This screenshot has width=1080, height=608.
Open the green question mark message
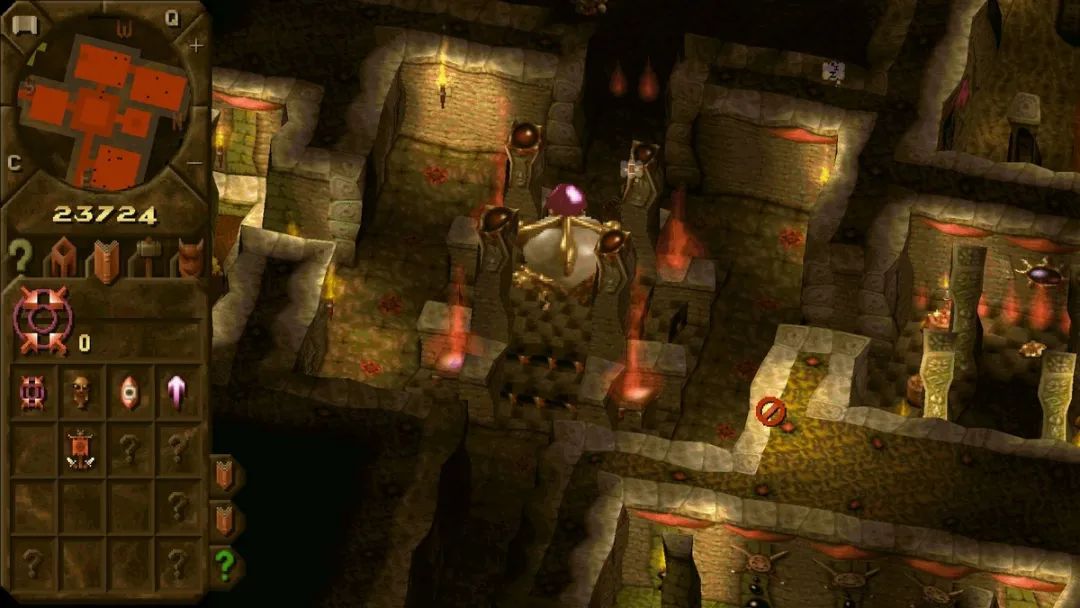point(226,565)
